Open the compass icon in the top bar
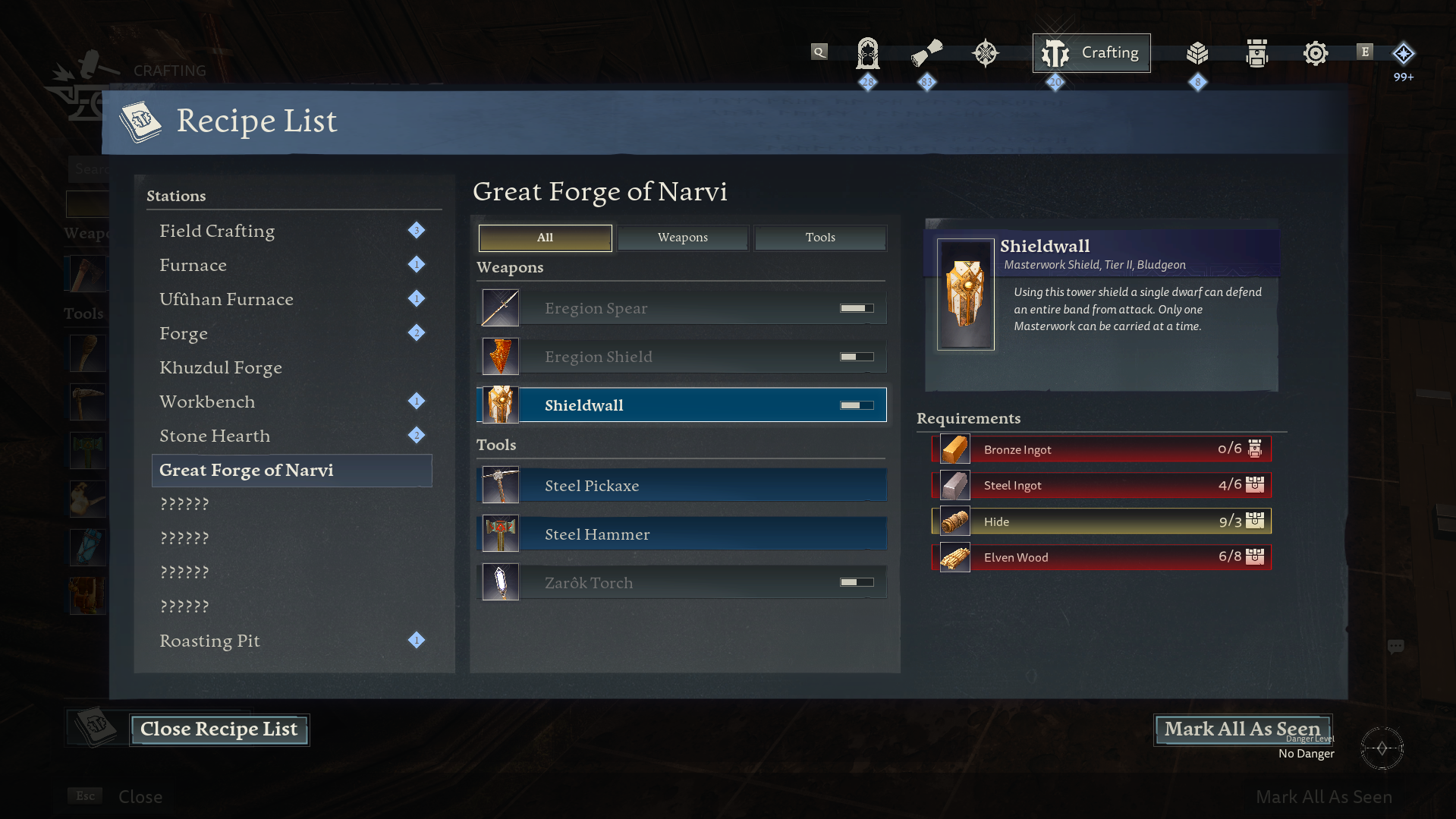 coord(986,52)
